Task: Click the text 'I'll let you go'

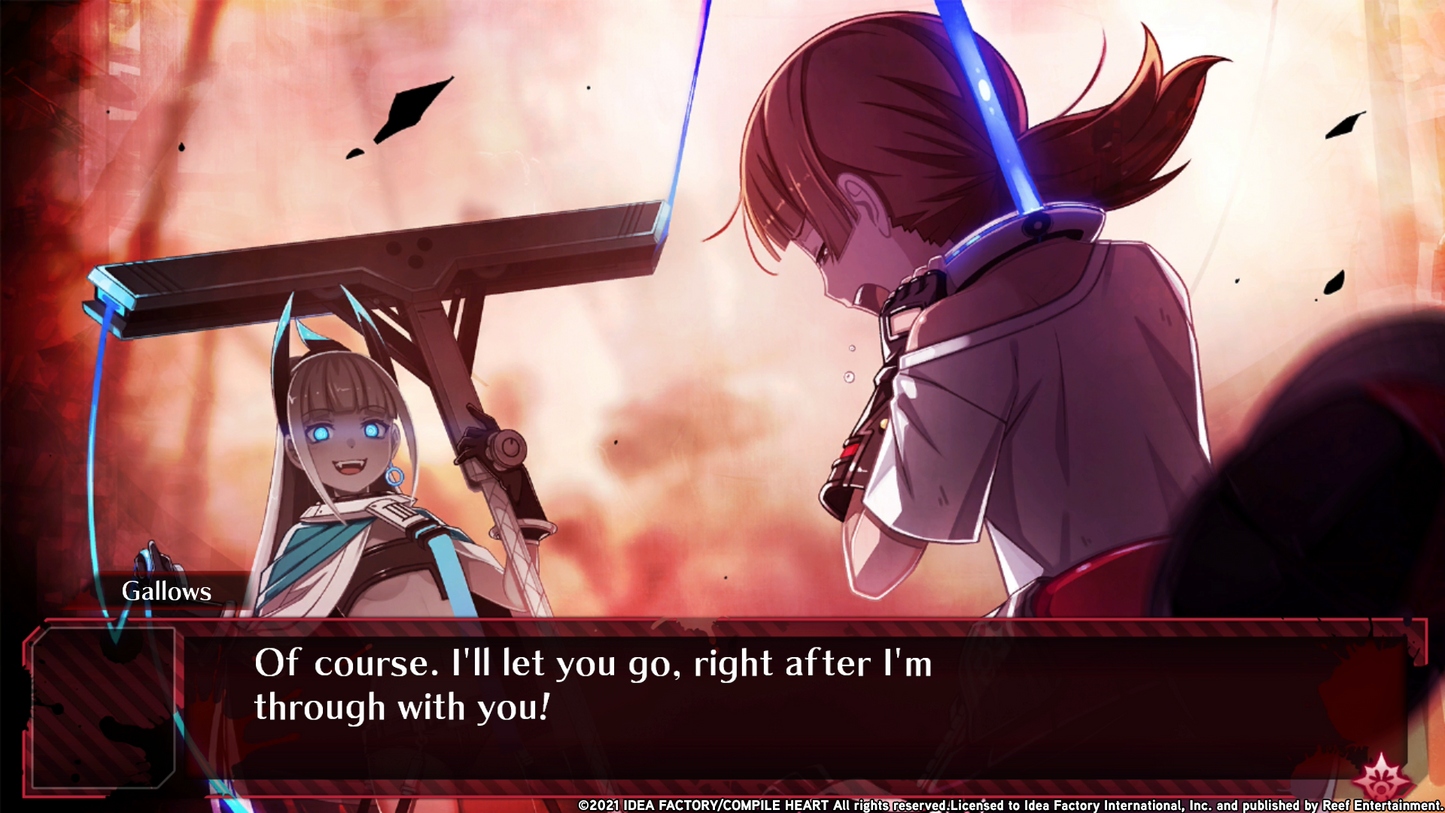Action: pos(565,663)
